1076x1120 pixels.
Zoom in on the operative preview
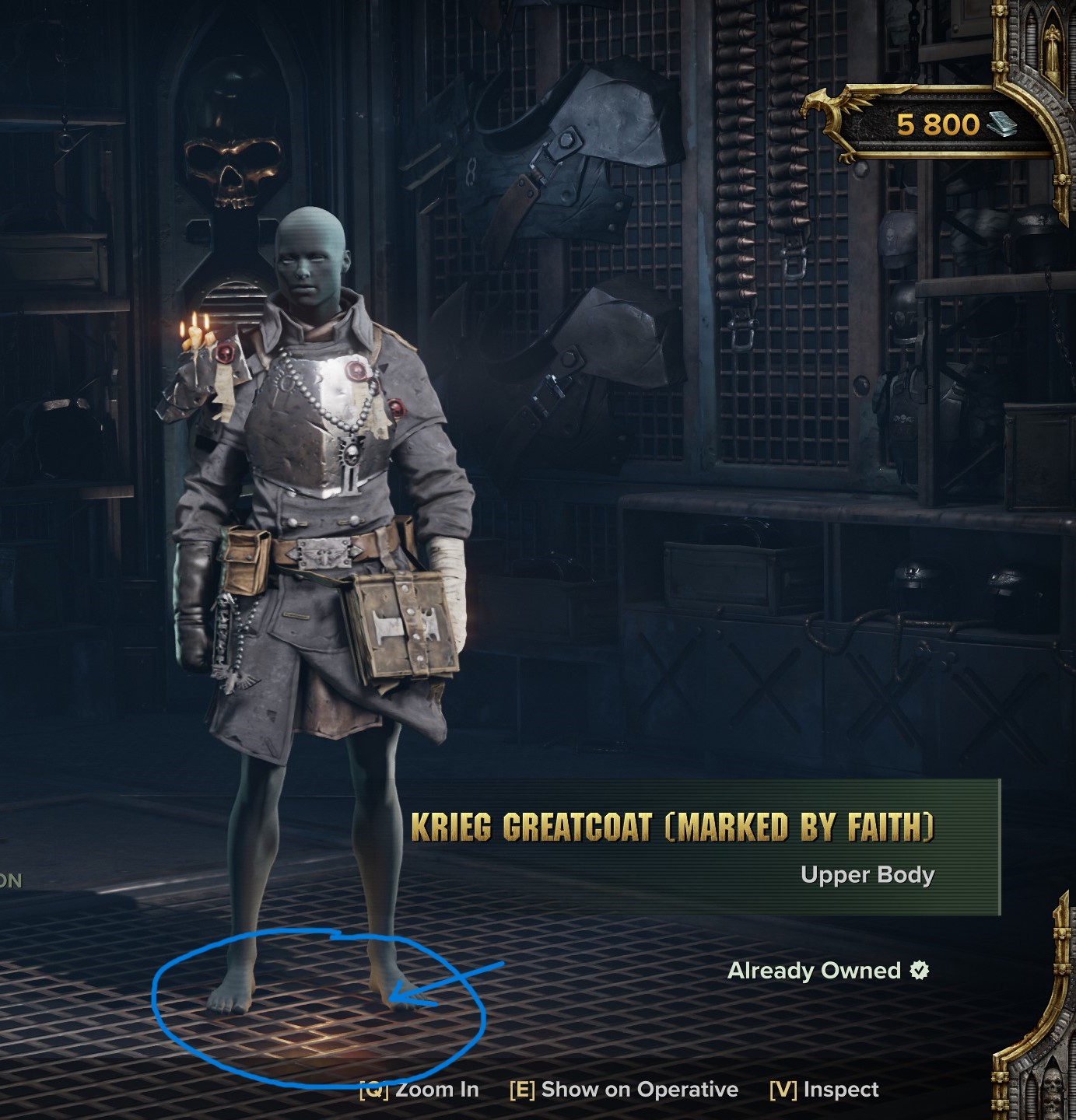click(x=420, y=1090)
